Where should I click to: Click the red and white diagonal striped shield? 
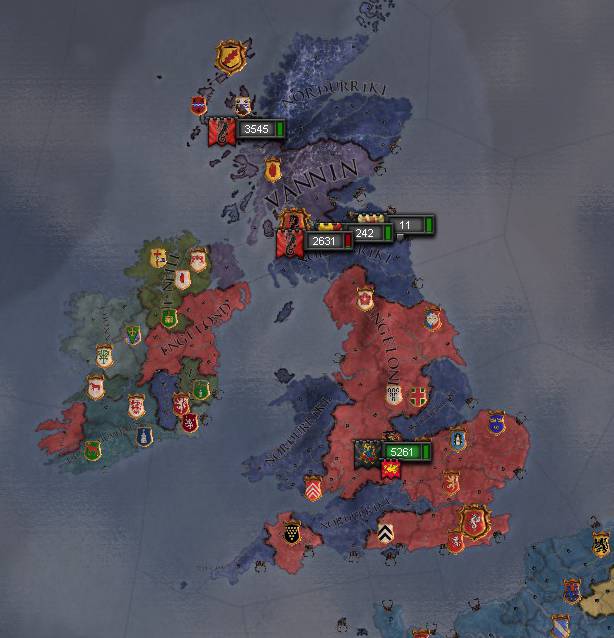pyautogui.click(x=313, y=488)
